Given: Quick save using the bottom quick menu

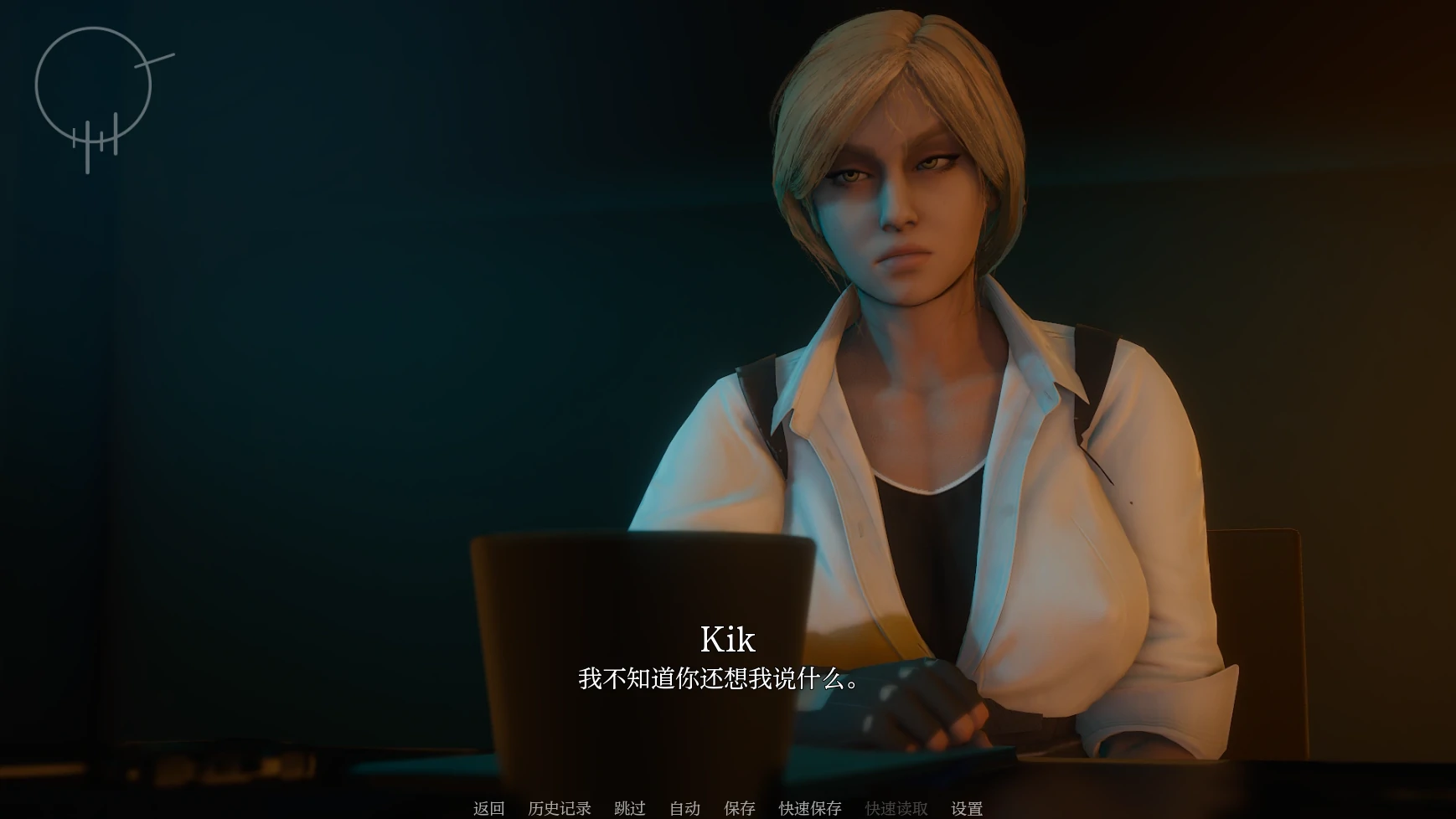Looking at the screenshot, I should click(x=811, y=808).
